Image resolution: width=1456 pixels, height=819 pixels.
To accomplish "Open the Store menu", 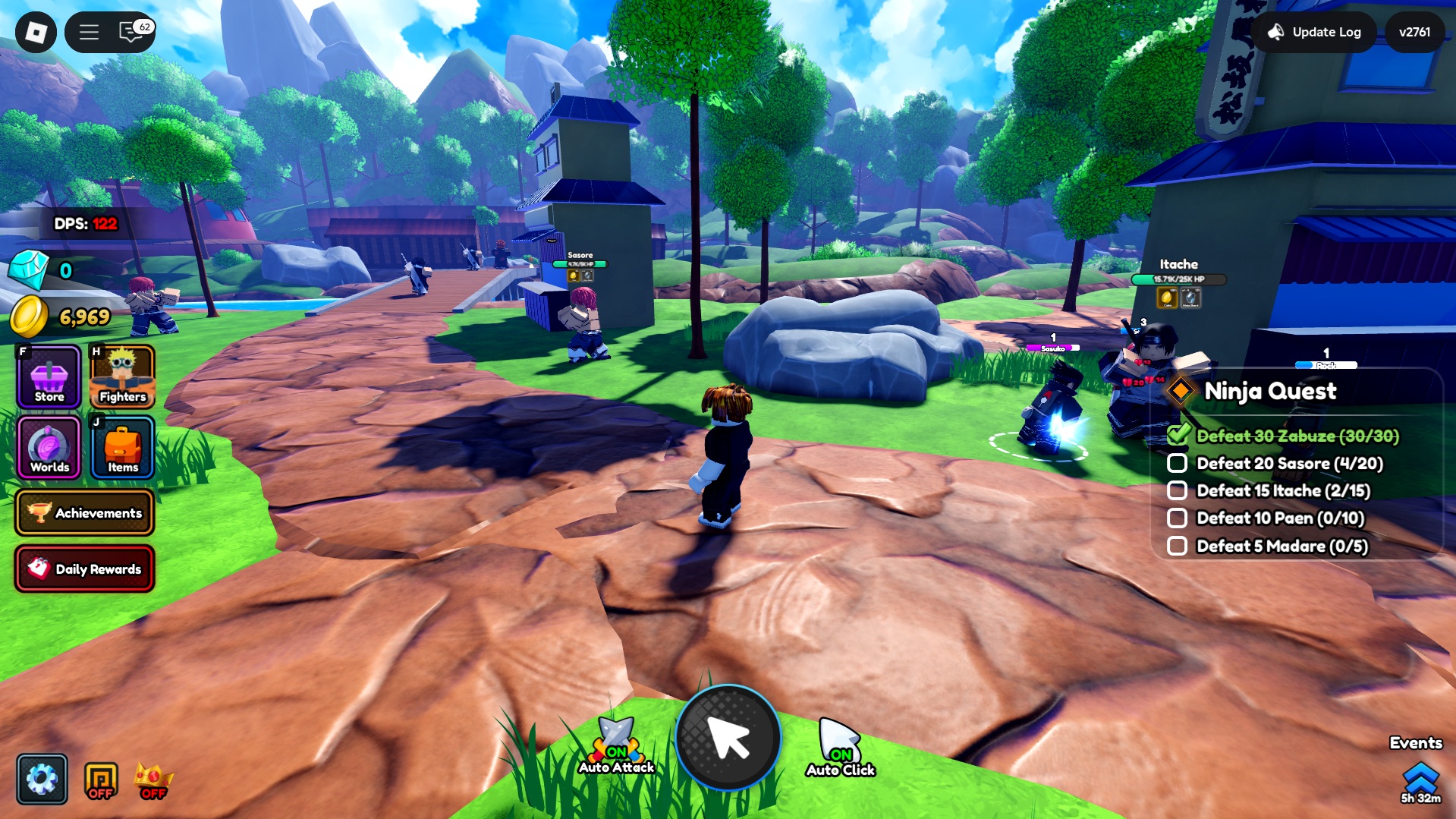I will (49, 376).
